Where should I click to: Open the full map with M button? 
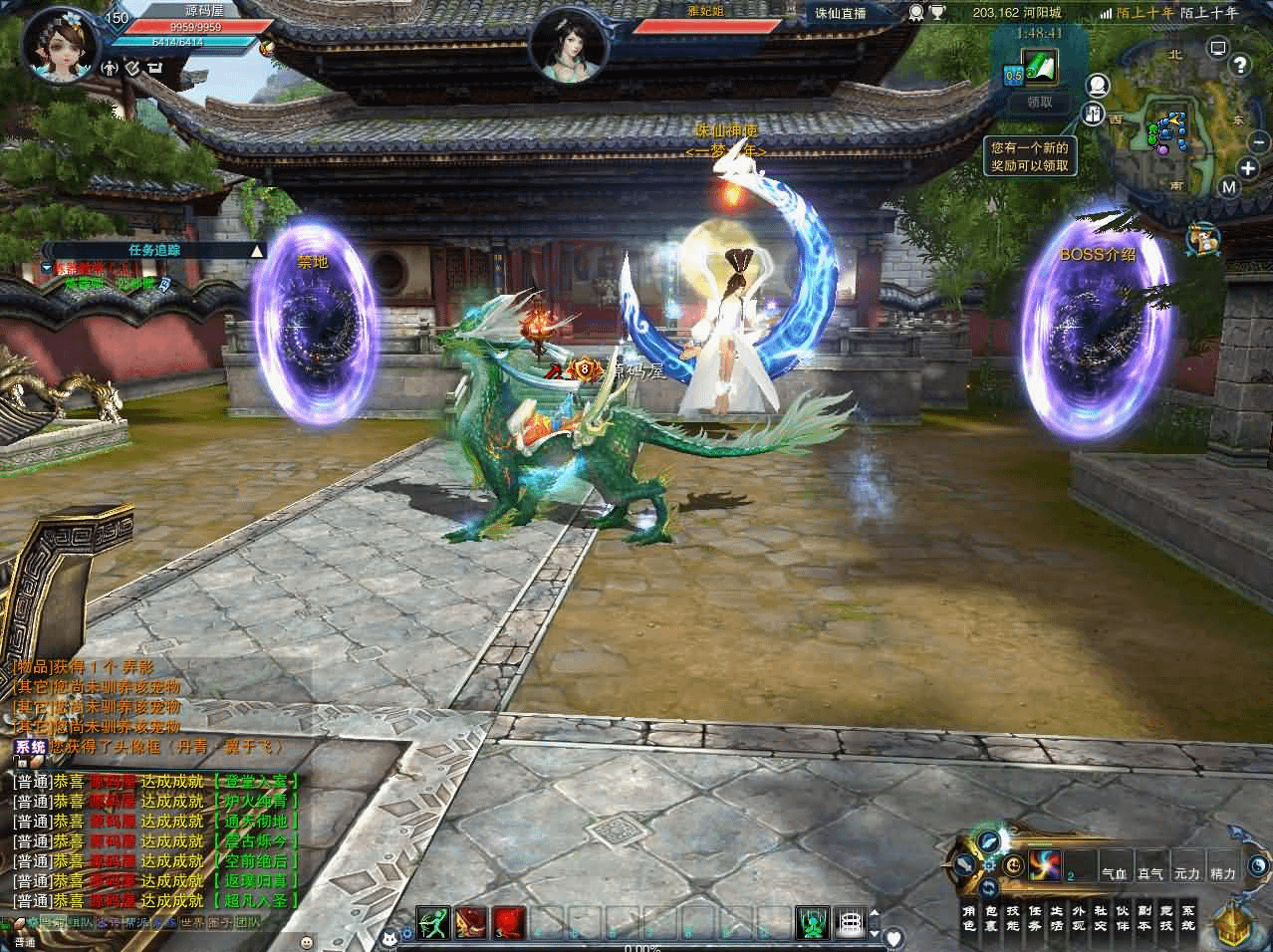tap(1229, 187)
